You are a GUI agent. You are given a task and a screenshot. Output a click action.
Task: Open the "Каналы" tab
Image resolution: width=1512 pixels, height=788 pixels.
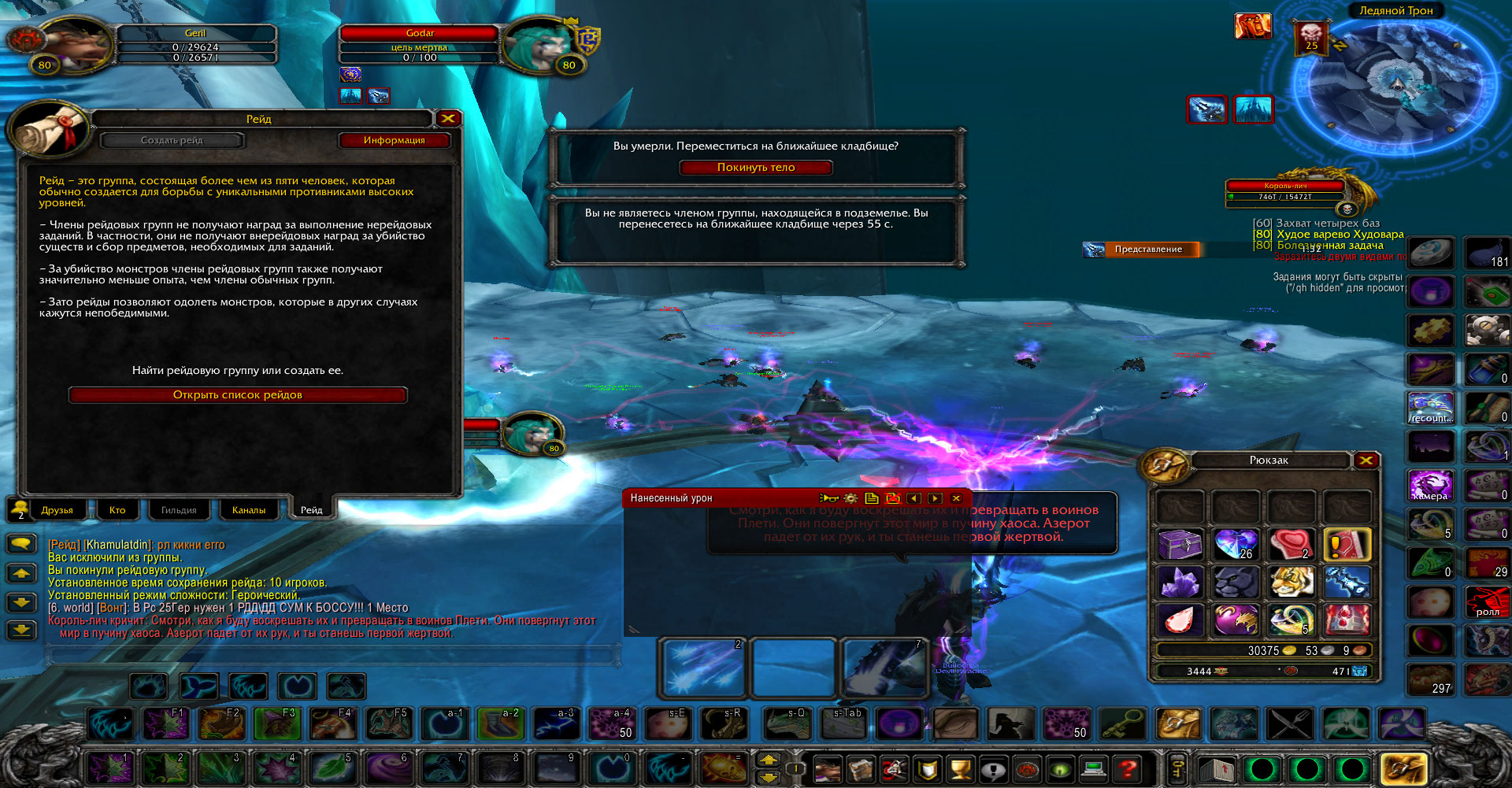point(248,510)
